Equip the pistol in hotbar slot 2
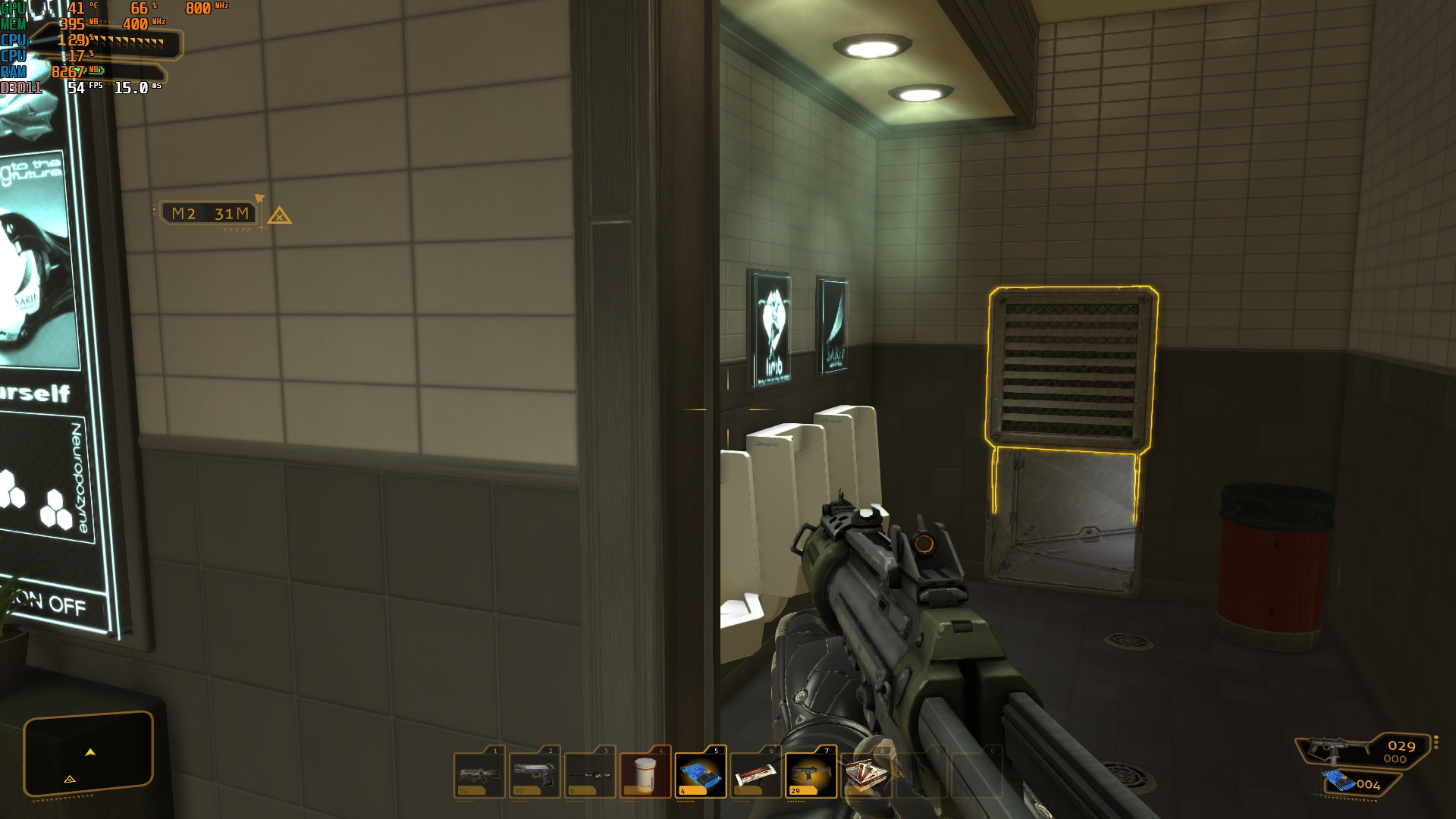The image size is (1456, 819). pyautogui.click(x=535, y=773)
